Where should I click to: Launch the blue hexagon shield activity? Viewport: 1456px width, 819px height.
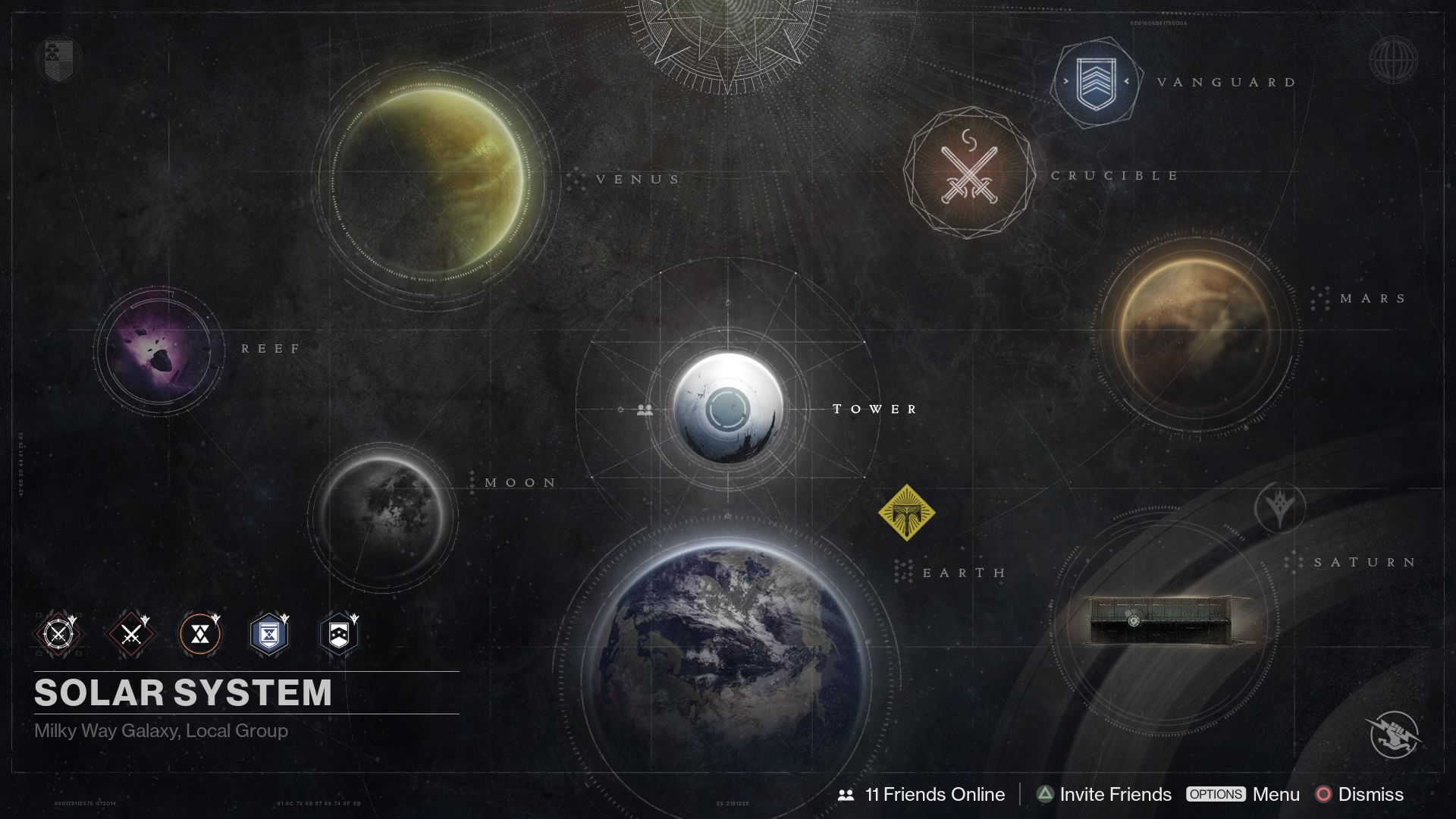tap(269, 634)
